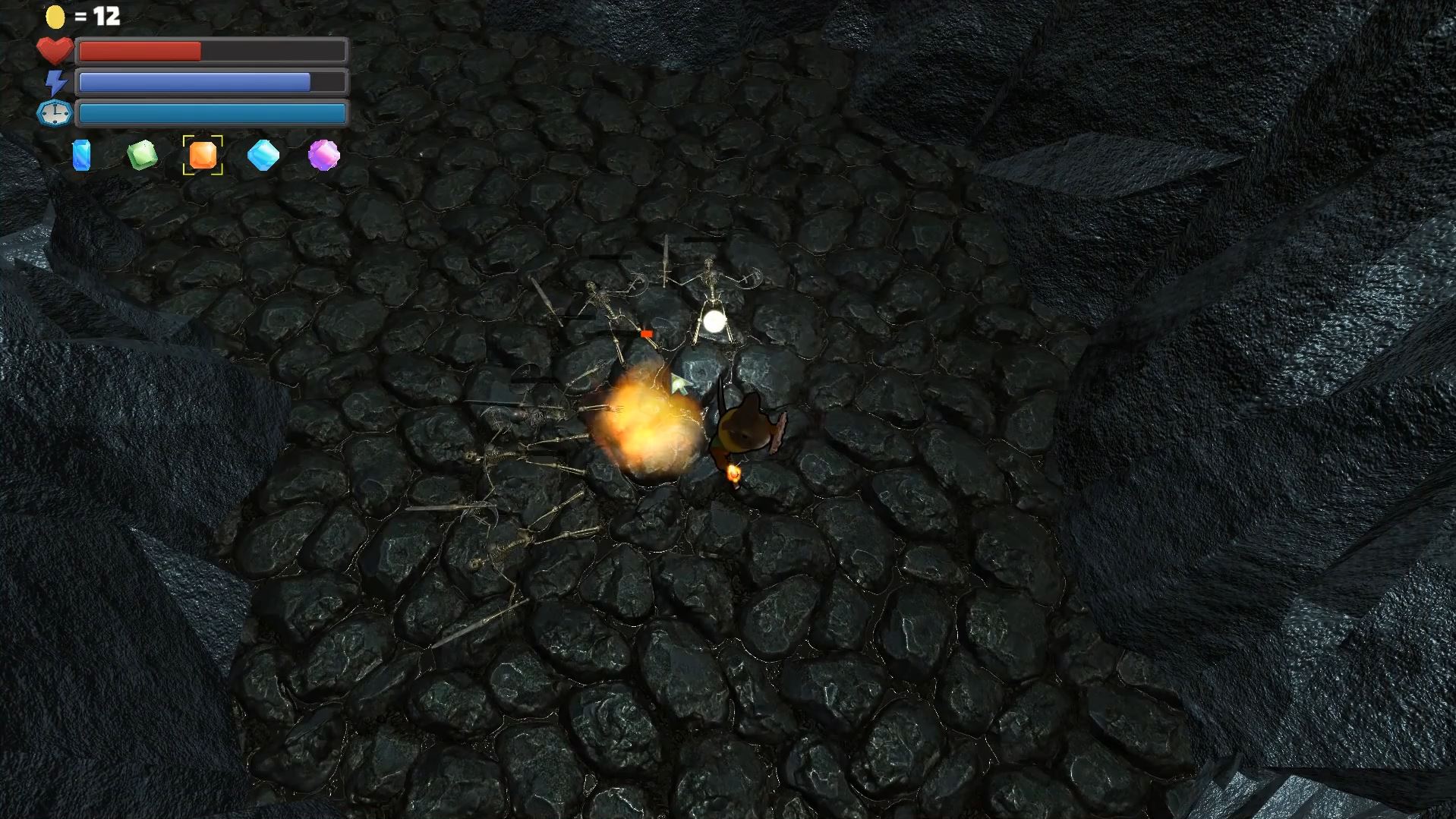Select the cyan diamond gem icon
This screenshot has height=819, width=1456.
pyautogui.click(x=263, y=156)
